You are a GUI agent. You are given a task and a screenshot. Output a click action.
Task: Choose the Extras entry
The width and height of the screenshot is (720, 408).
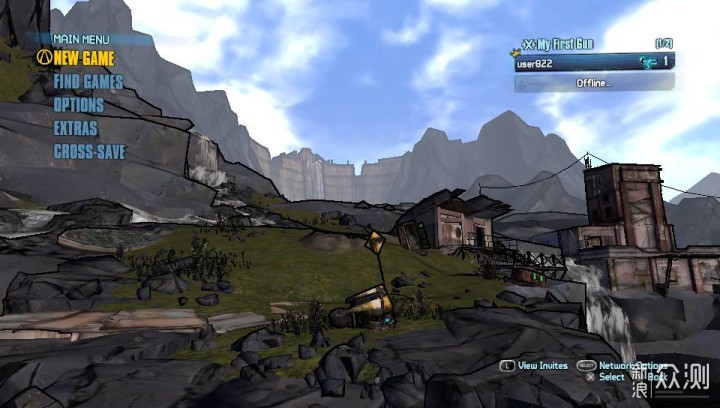(75, 128)
